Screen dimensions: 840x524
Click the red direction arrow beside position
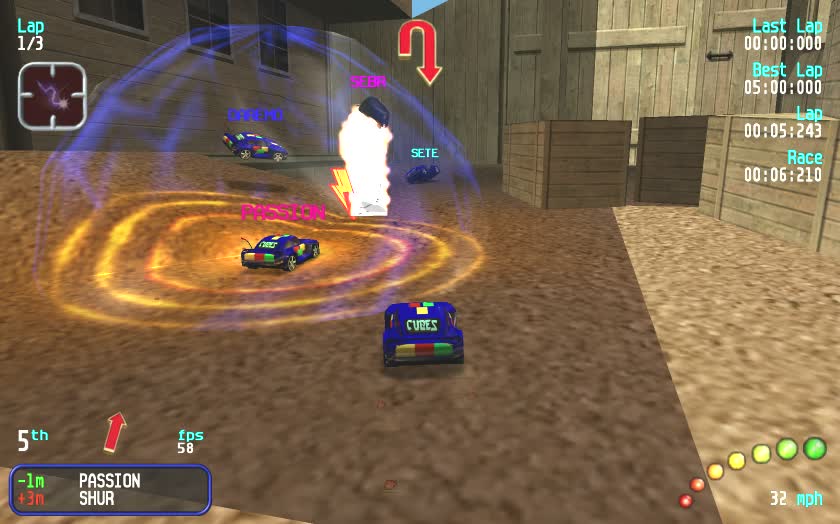pyautogui.click(x=116, y=431)
